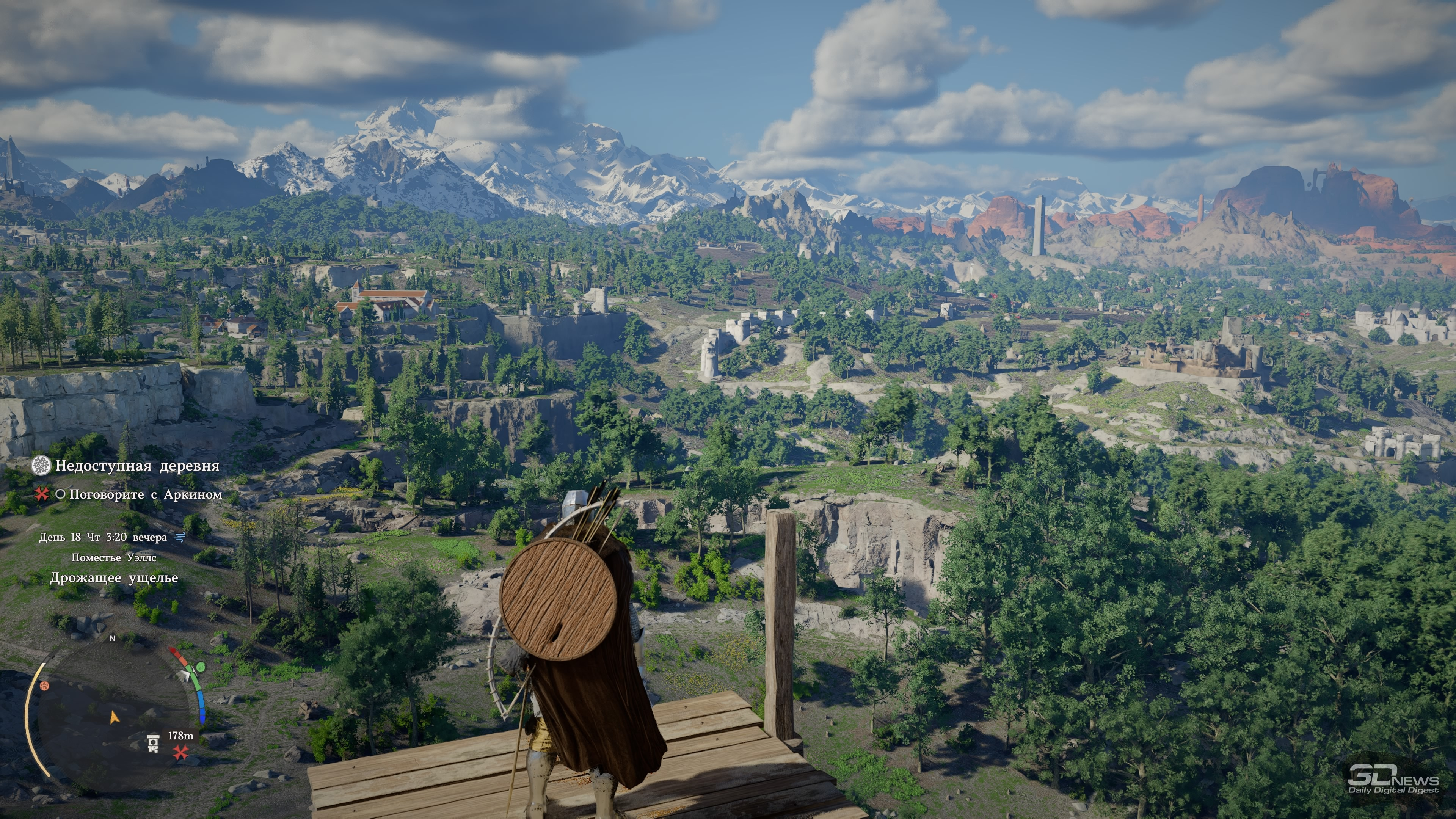The image size is (1456, 819).
Task: Select the white tower marker on the minimap
Action: (x=152, y=743)
